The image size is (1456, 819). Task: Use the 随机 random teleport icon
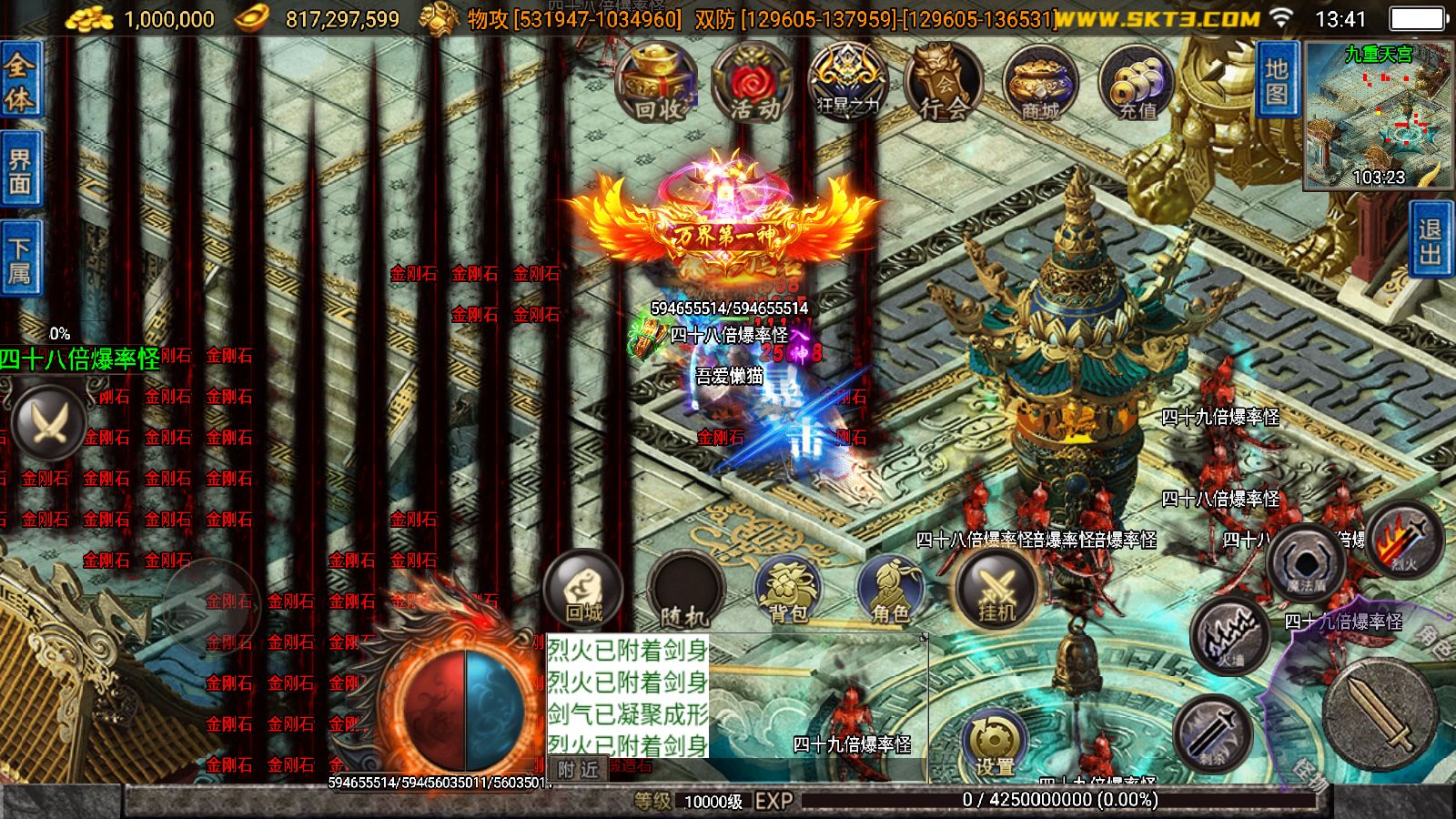tap(689, 590)
